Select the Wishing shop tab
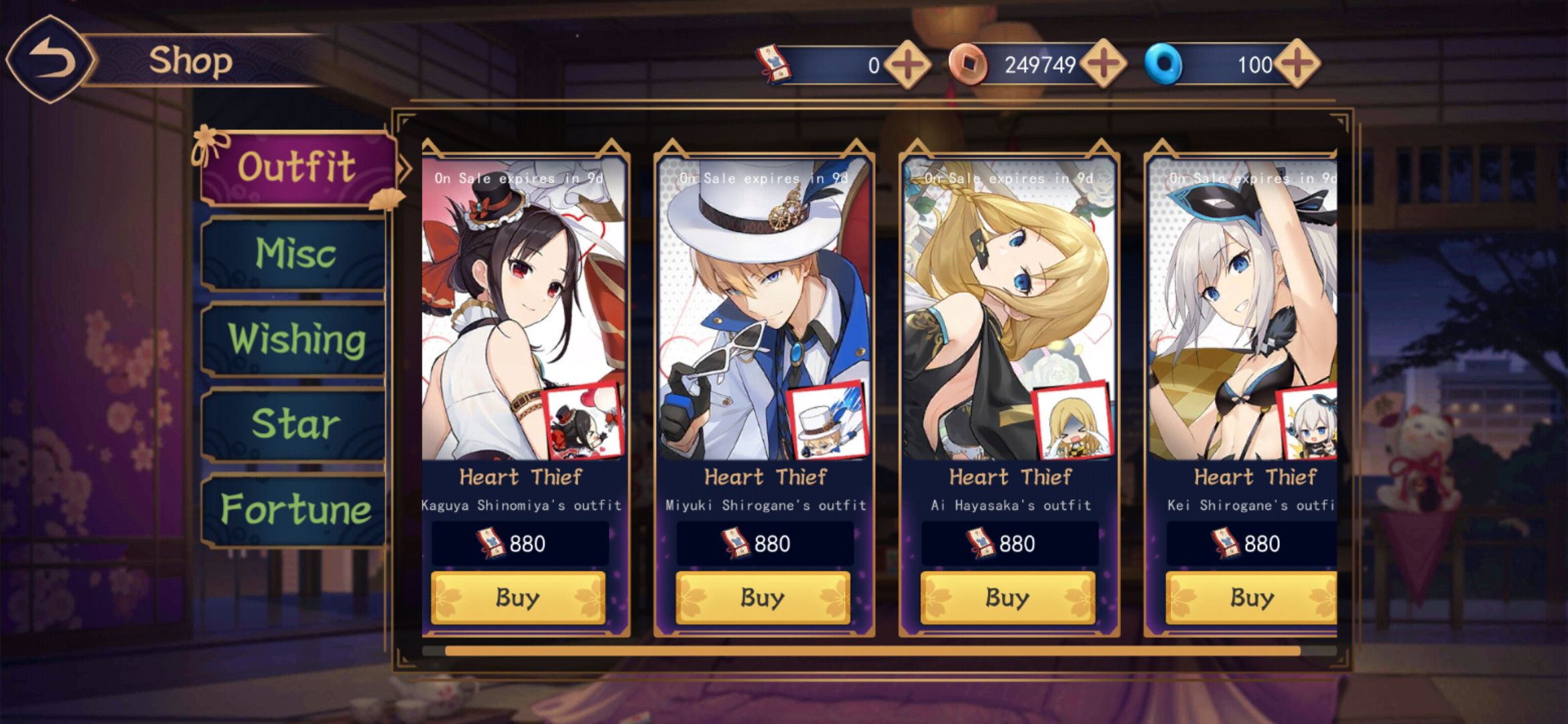Screen dimensions: 1568x724 point(296,339)
